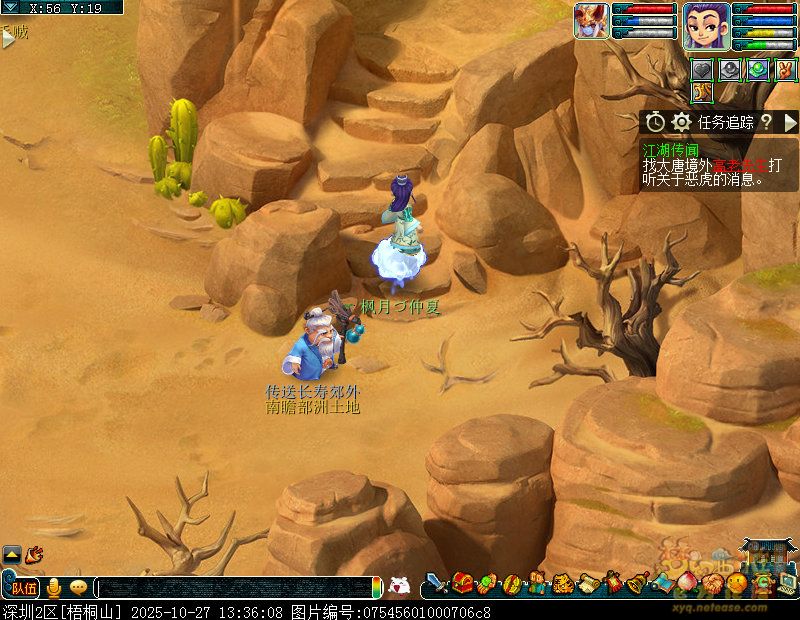Screen dimensions: 800x620
Task: Open the red treasure chest inventory
Action: coord(462,583)
